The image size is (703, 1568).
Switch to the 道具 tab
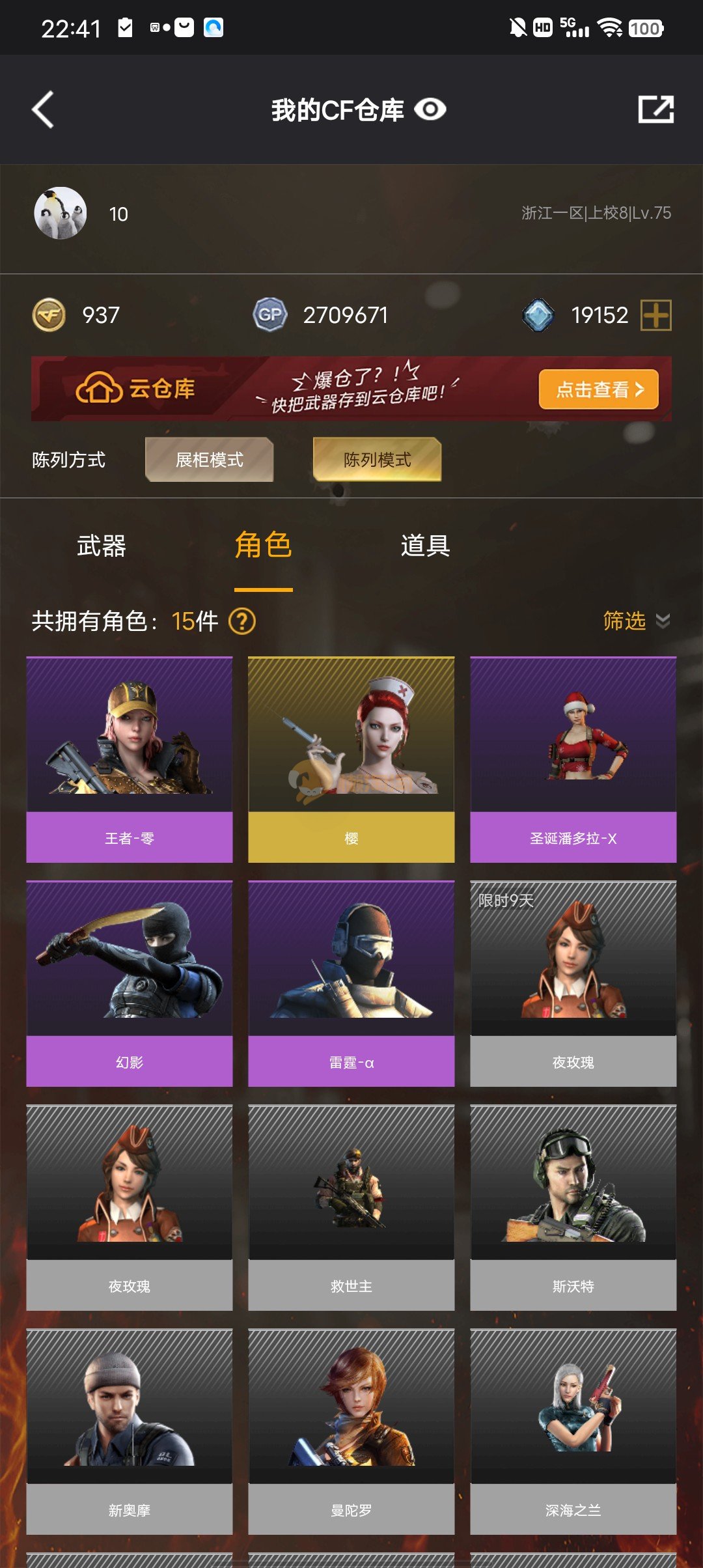(425, 546)
